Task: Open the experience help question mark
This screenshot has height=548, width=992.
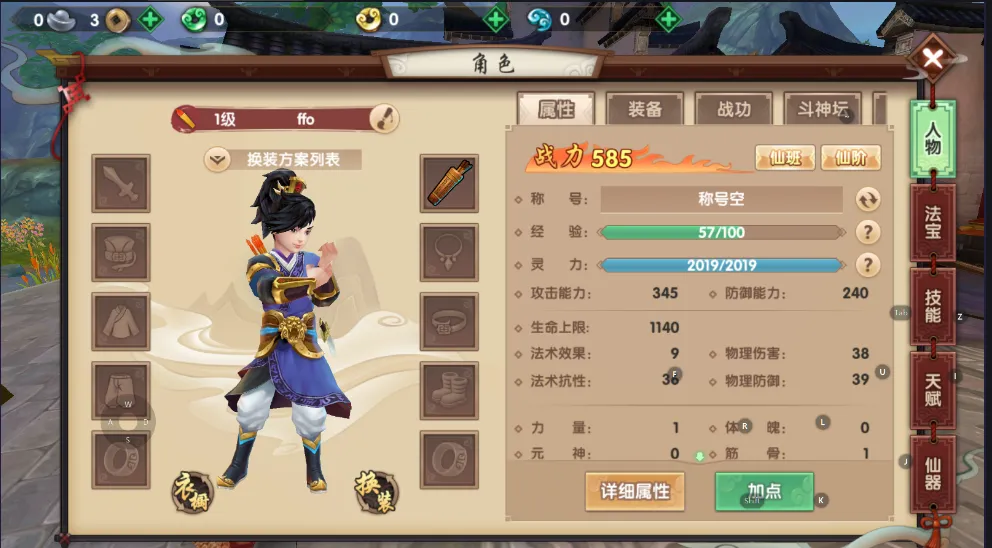Action: [867, 232]
